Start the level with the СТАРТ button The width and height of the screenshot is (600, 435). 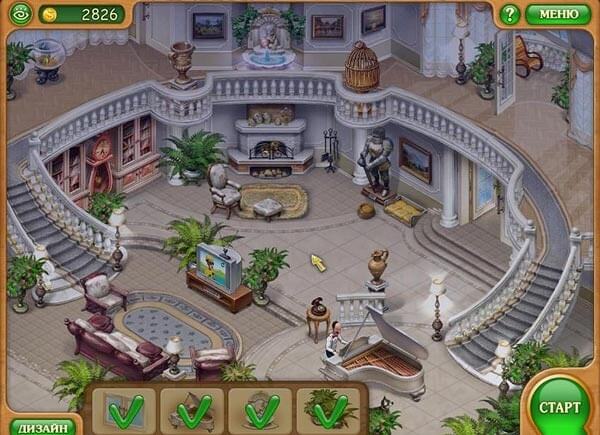click(559, 406)
